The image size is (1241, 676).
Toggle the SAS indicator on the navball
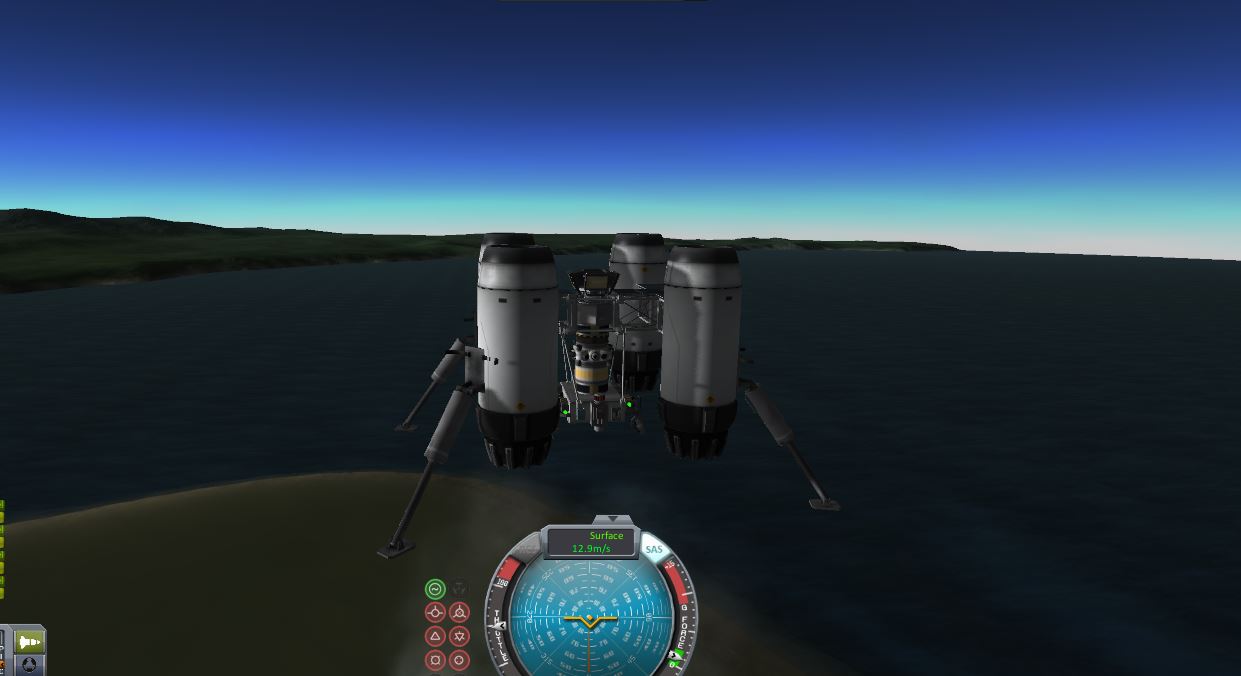click(654, 550)
